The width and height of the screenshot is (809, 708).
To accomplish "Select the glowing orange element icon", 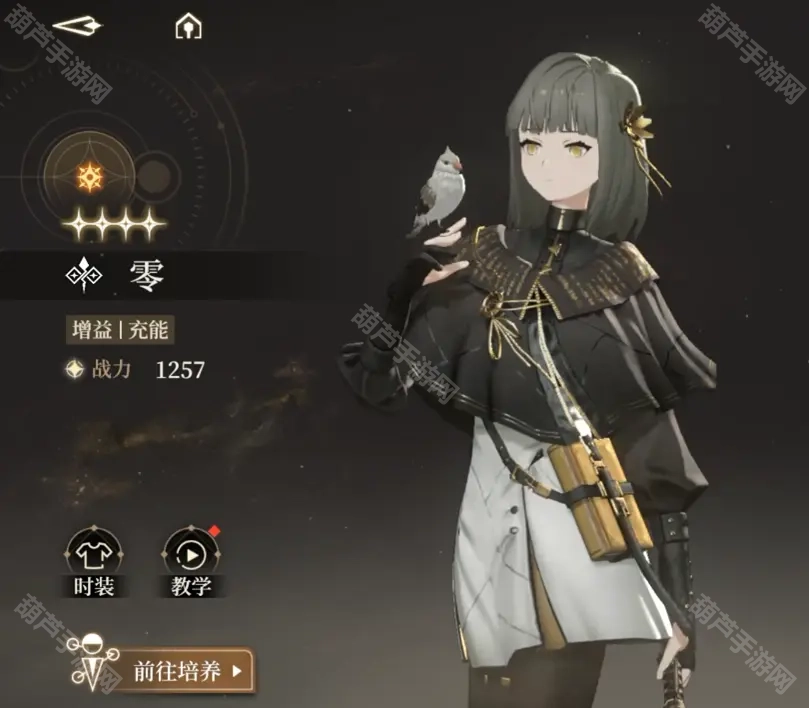I will (x=91, y=178).
